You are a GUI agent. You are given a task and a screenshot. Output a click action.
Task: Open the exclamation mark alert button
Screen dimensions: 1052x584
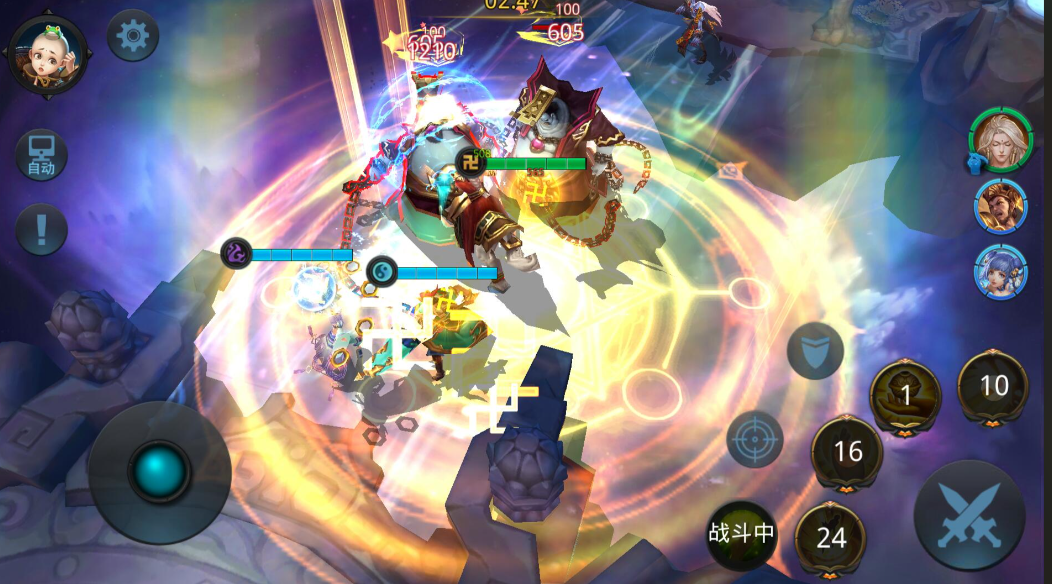(41, 229)
